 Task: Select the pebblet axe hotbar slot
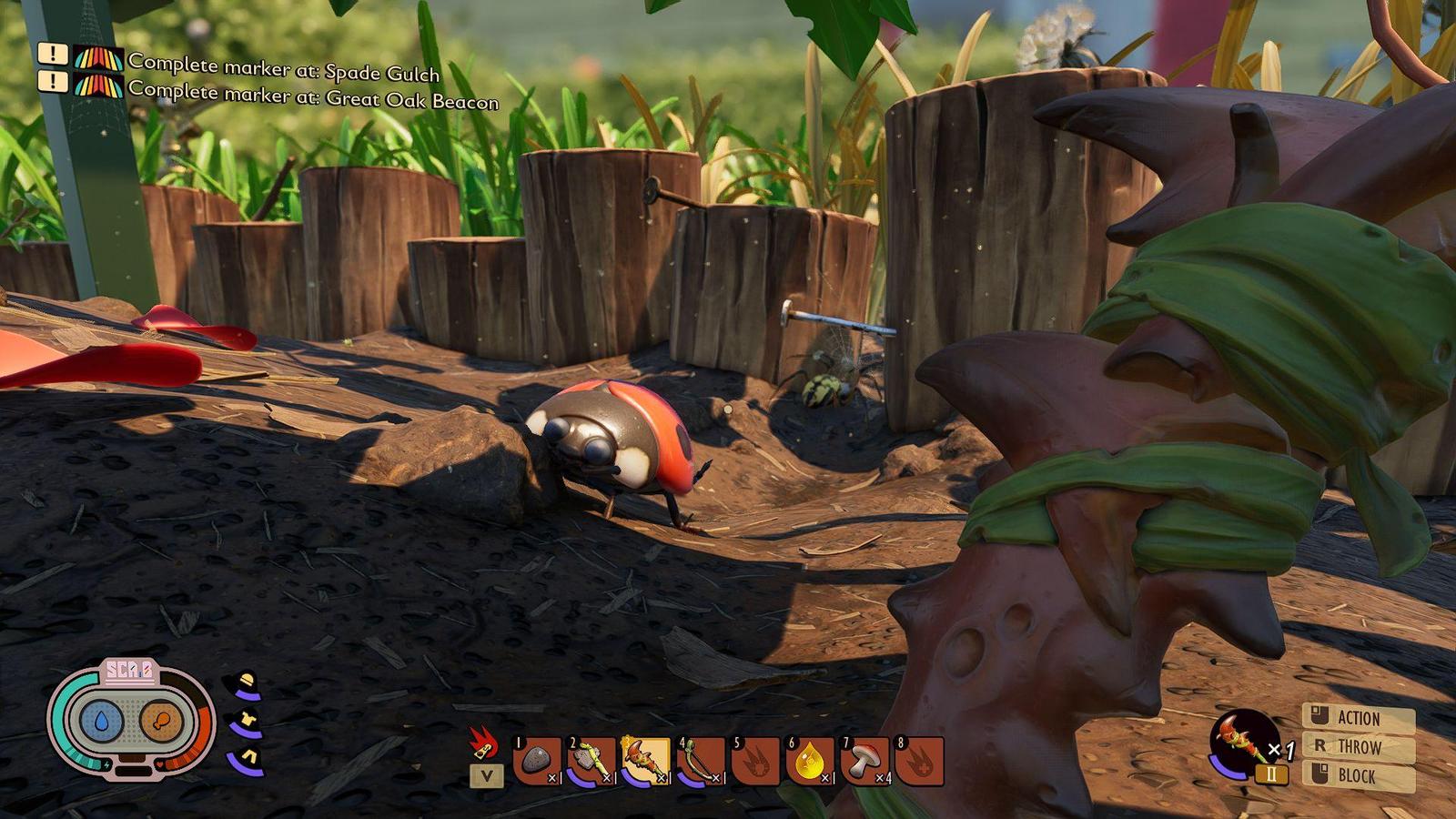point(591,761)
